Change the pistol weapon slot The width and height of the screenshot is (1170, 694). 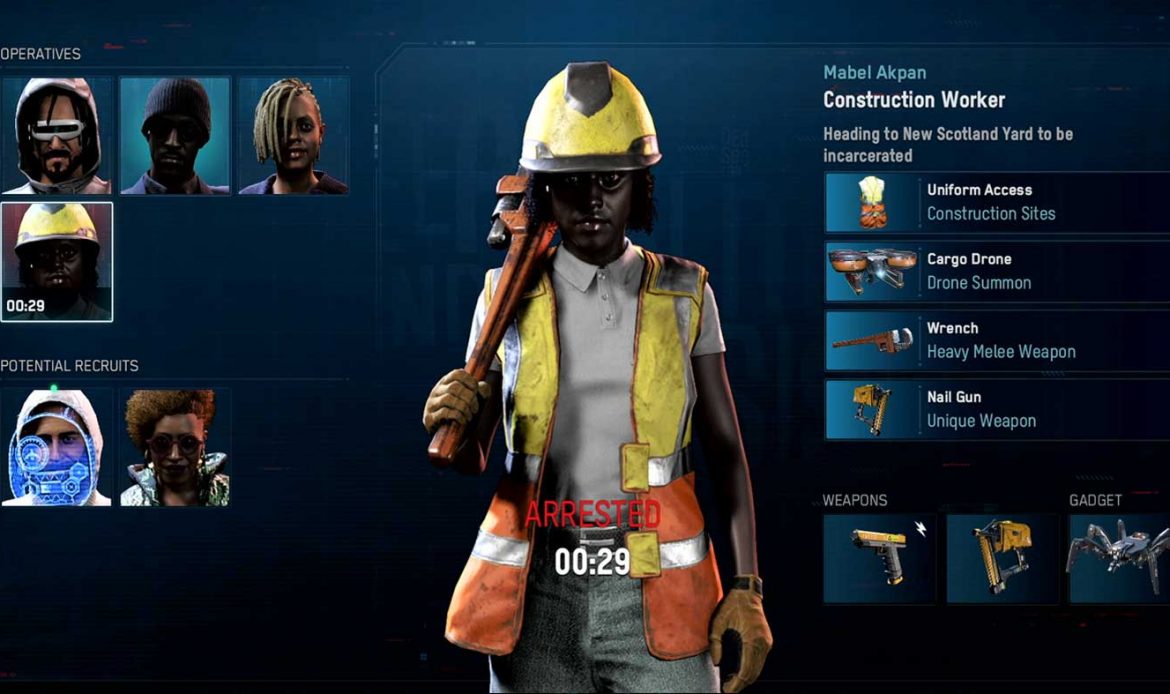point(879,558)
